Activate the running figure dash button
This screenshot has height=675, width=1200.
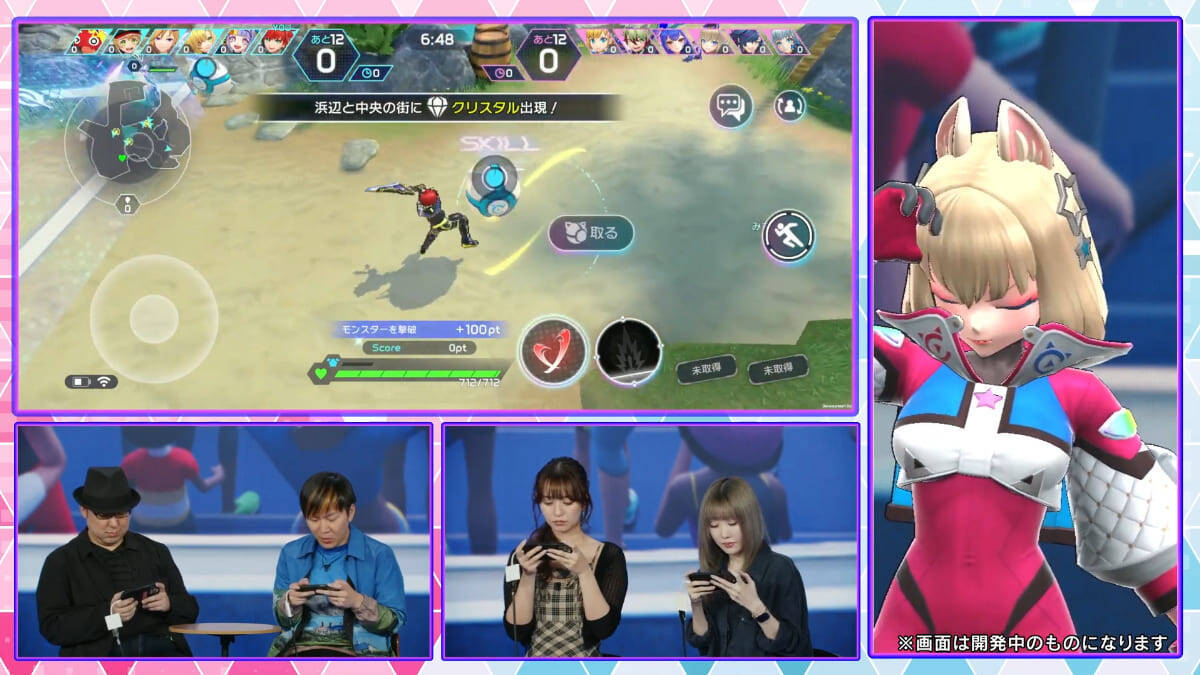788,237
